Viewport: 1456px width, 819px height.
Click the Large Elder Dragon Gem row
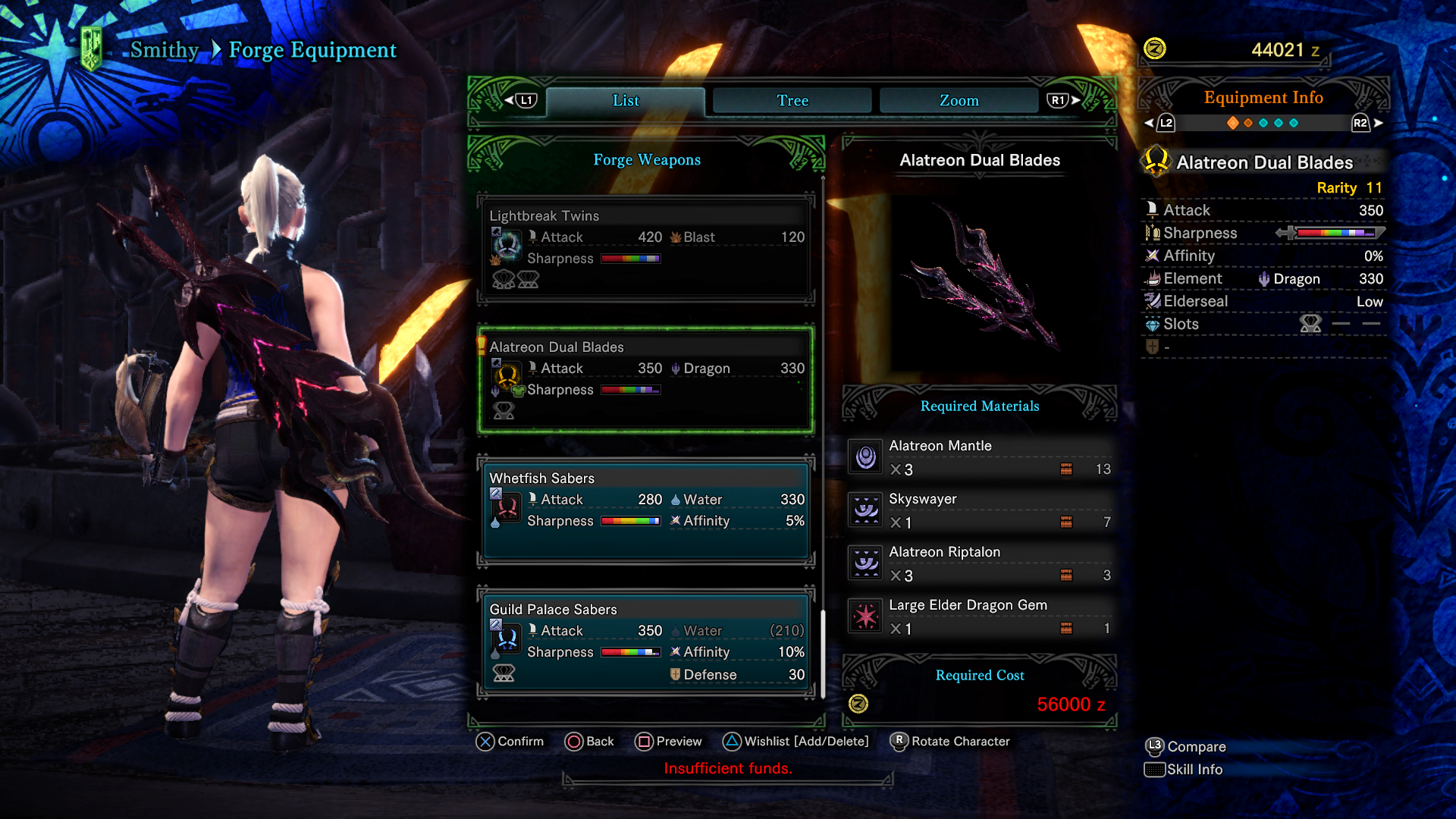(x=980, y=617)
